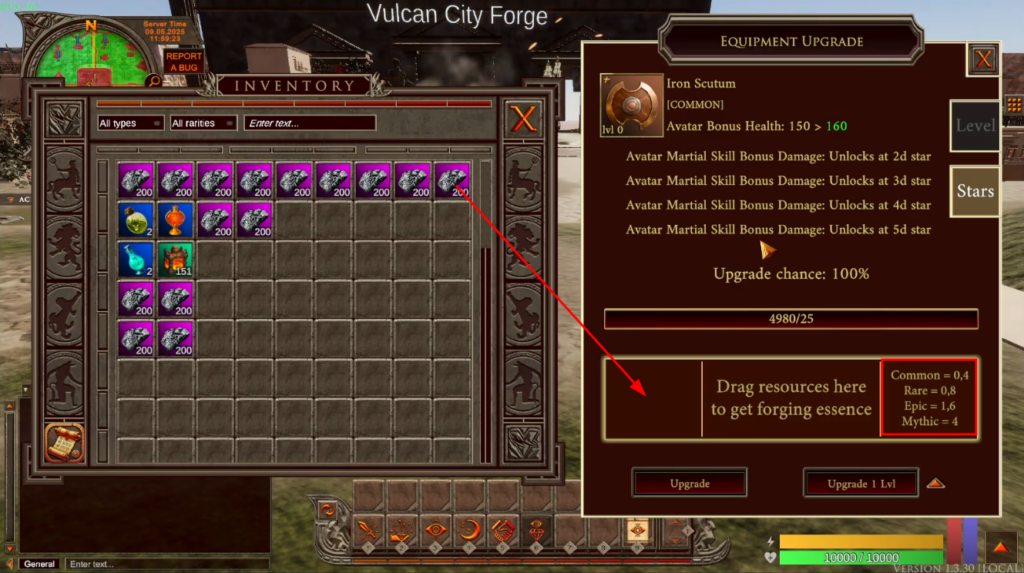Close the Inventory panel
The image size is (1024, 573).
(523, 120)
